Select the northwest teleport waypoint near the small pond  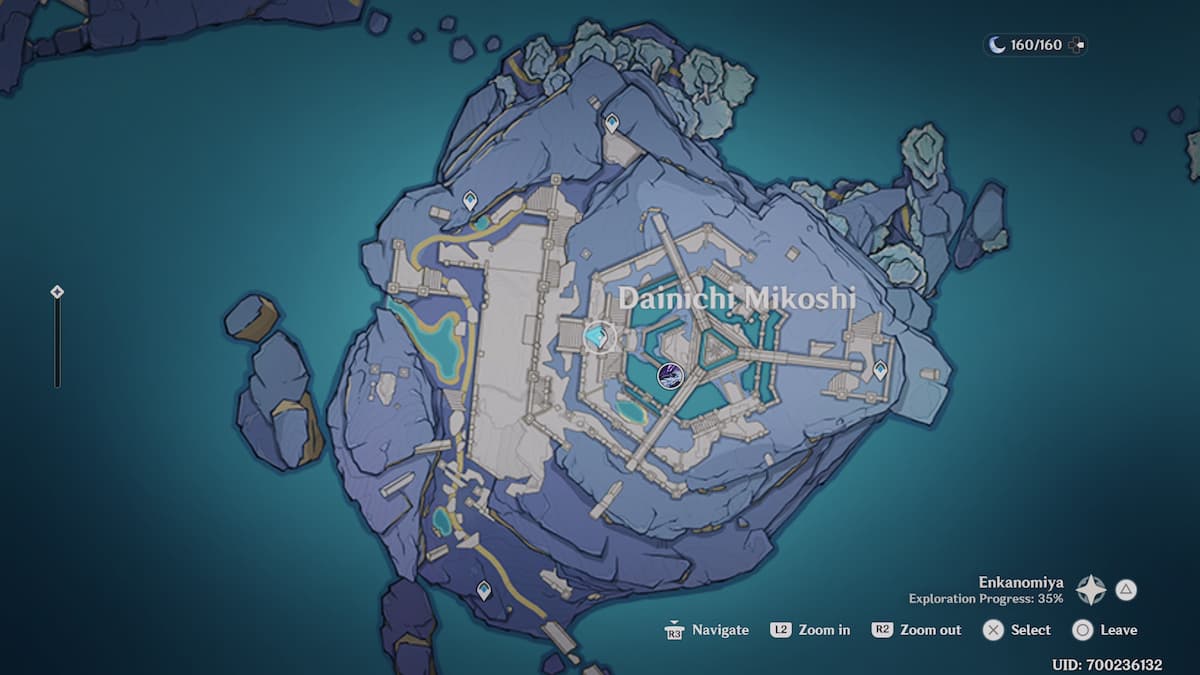[x=469, y=201]
